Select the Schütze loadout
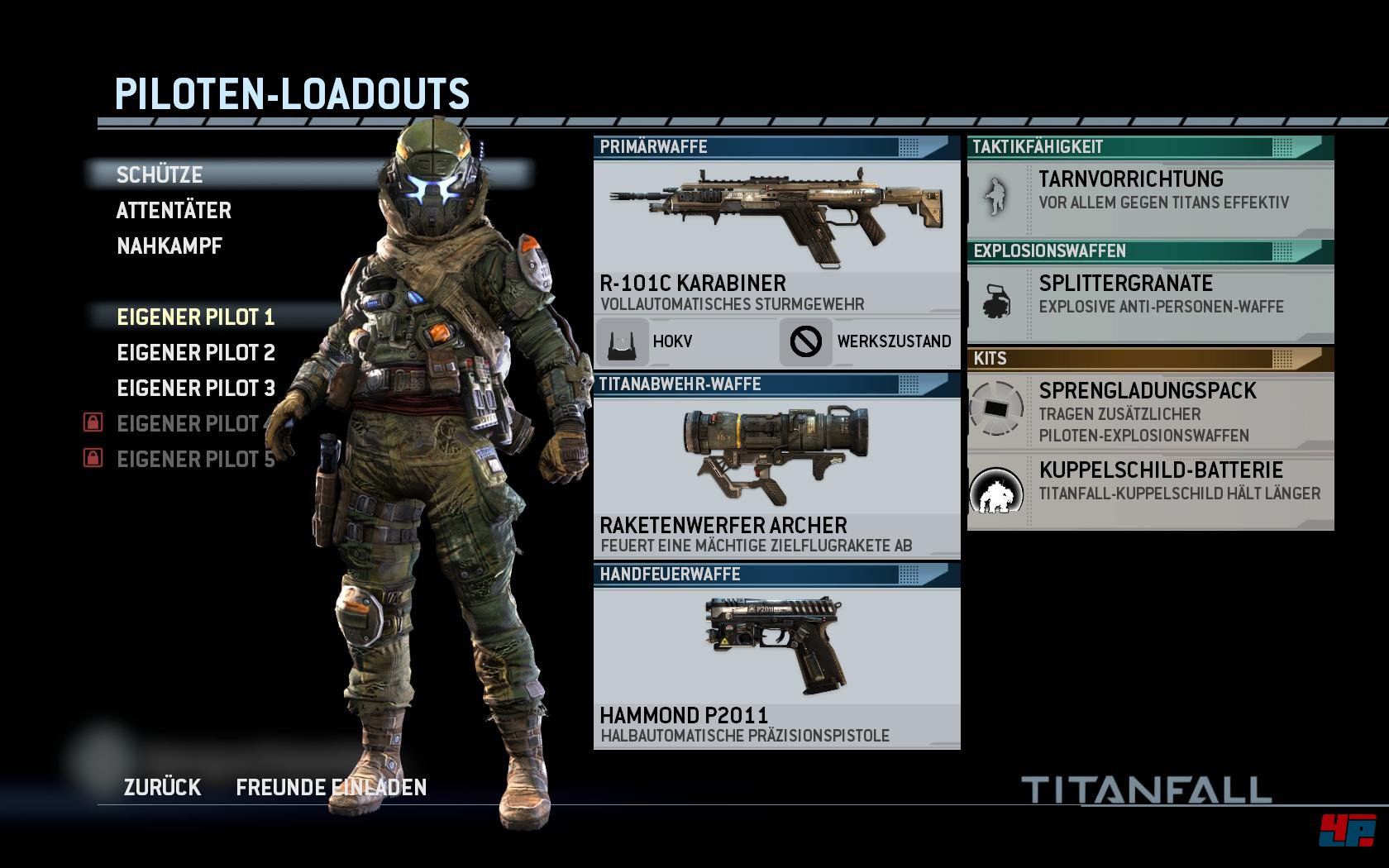This screenshot has height=868, width=1389. pyautogui.click(x=160, y=174)
